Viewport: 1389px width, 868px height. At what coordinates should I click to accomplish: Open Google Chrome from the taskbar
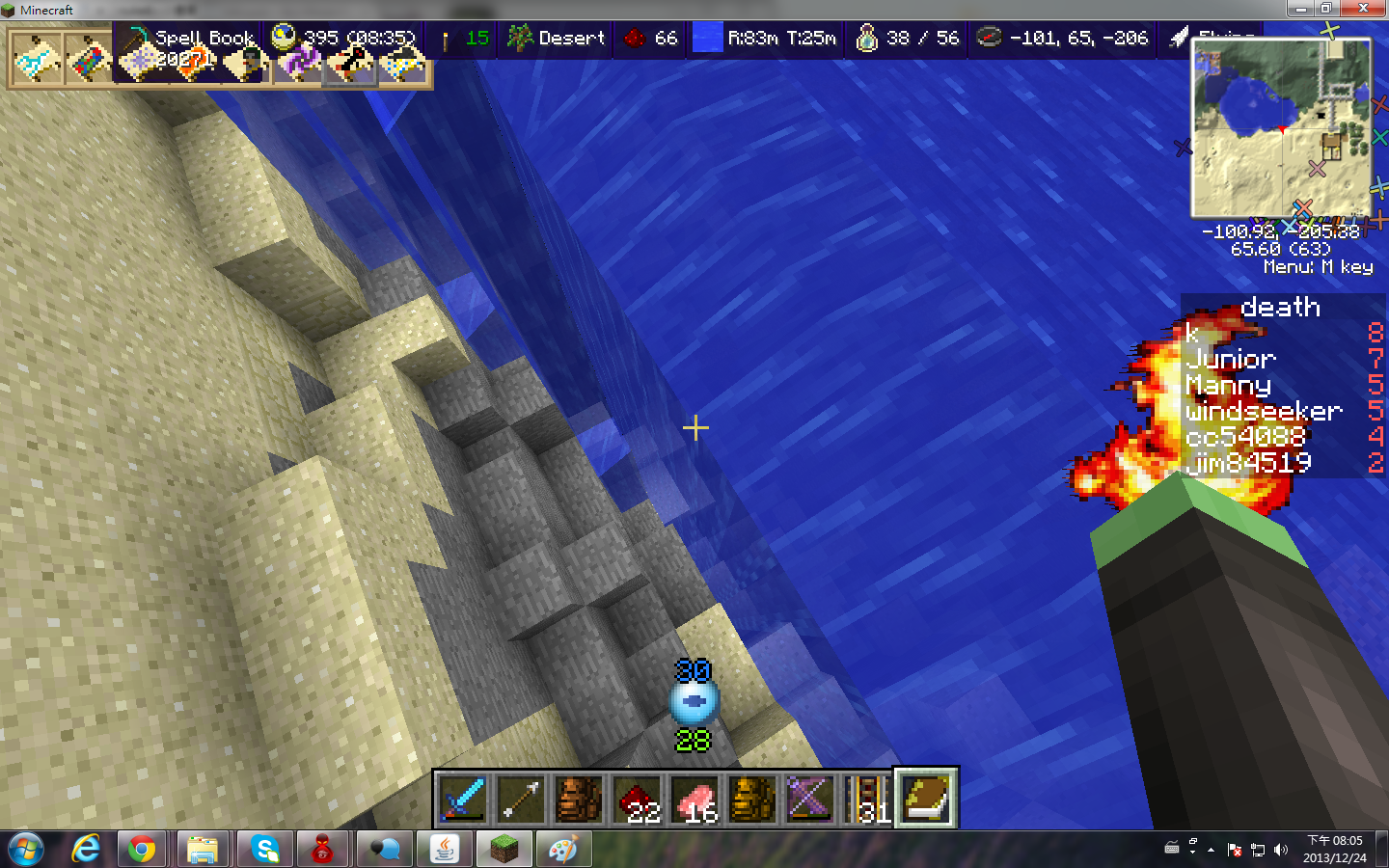[x=142, y=849]
